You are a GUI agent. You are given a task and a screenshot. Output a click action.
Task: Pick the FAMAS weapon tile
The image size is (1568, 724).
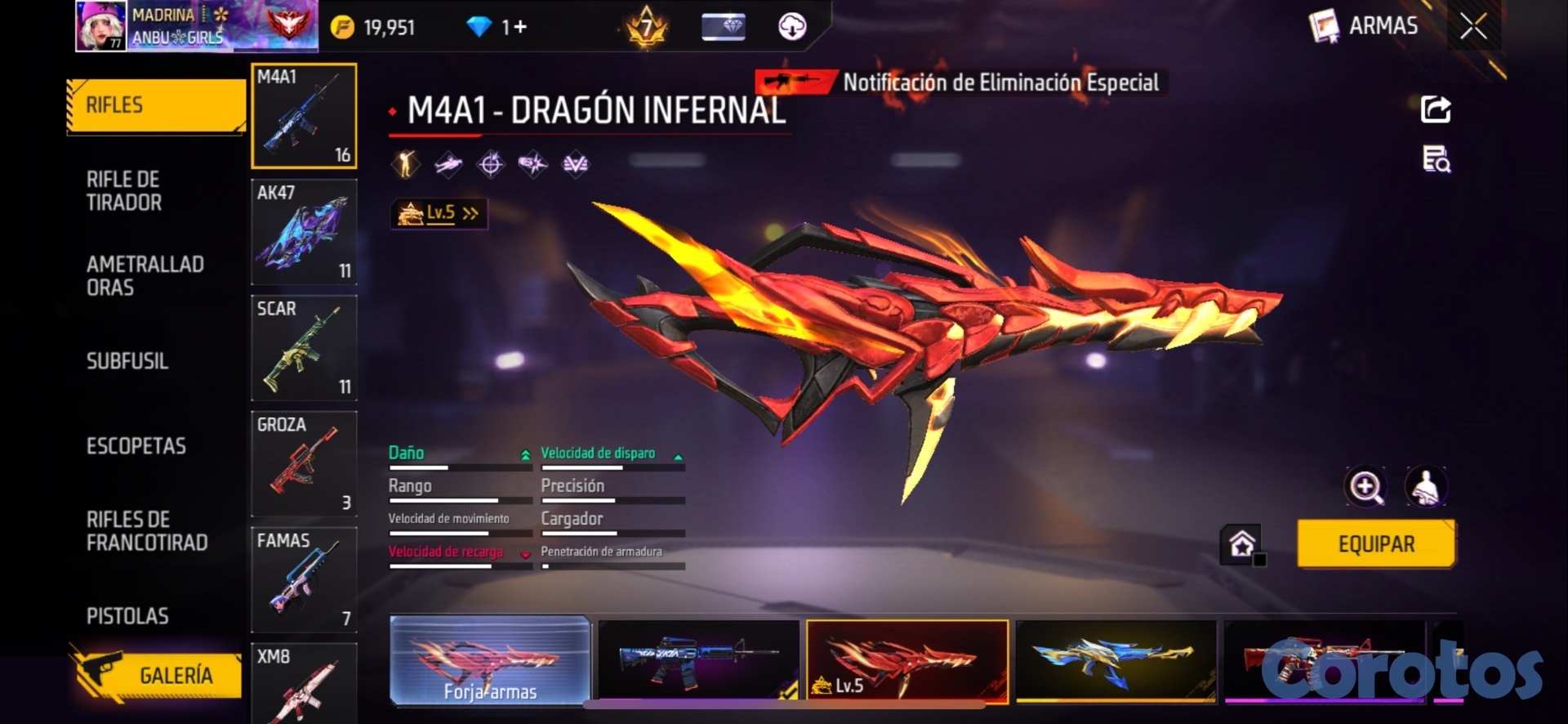pos(304,580)
